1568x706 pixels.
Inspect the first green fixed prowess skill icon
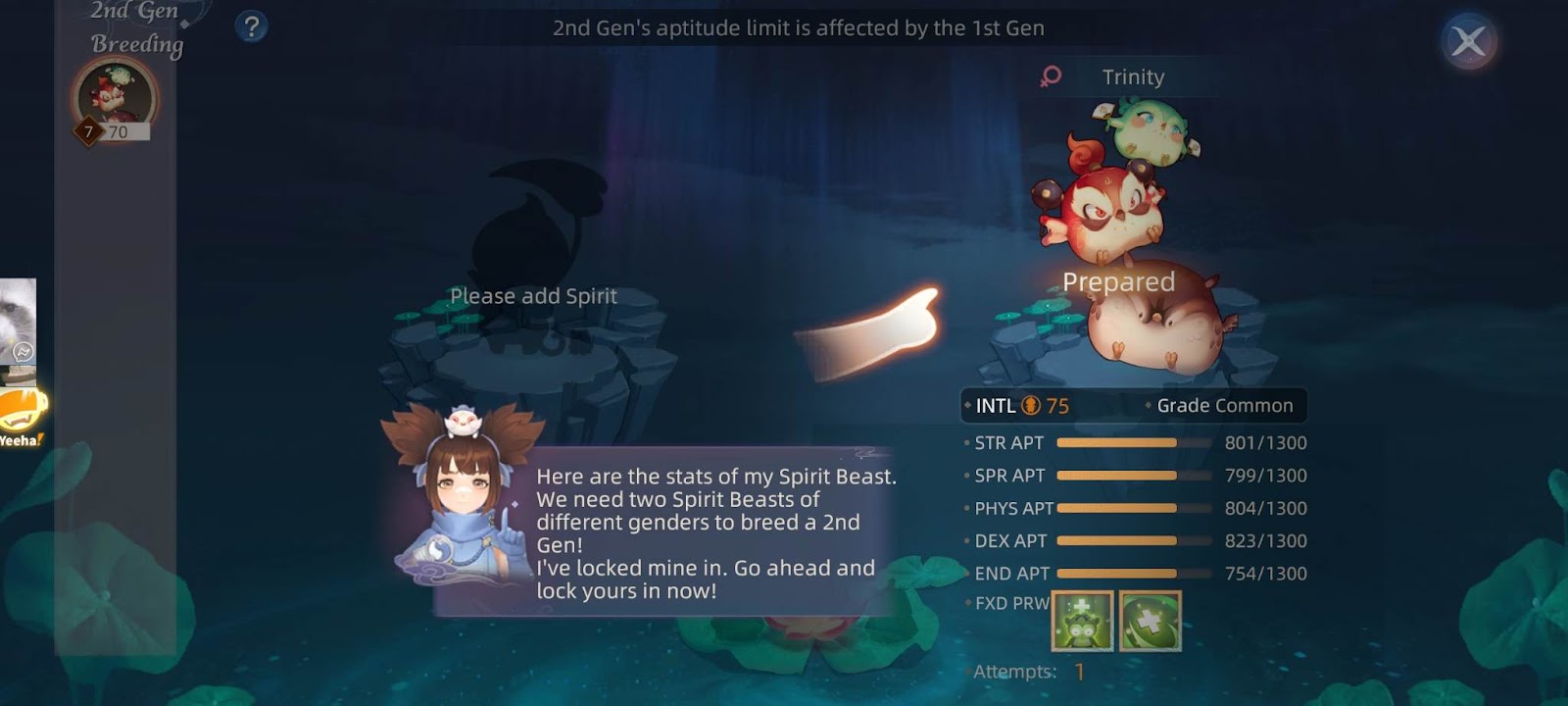coord(1082,621)
